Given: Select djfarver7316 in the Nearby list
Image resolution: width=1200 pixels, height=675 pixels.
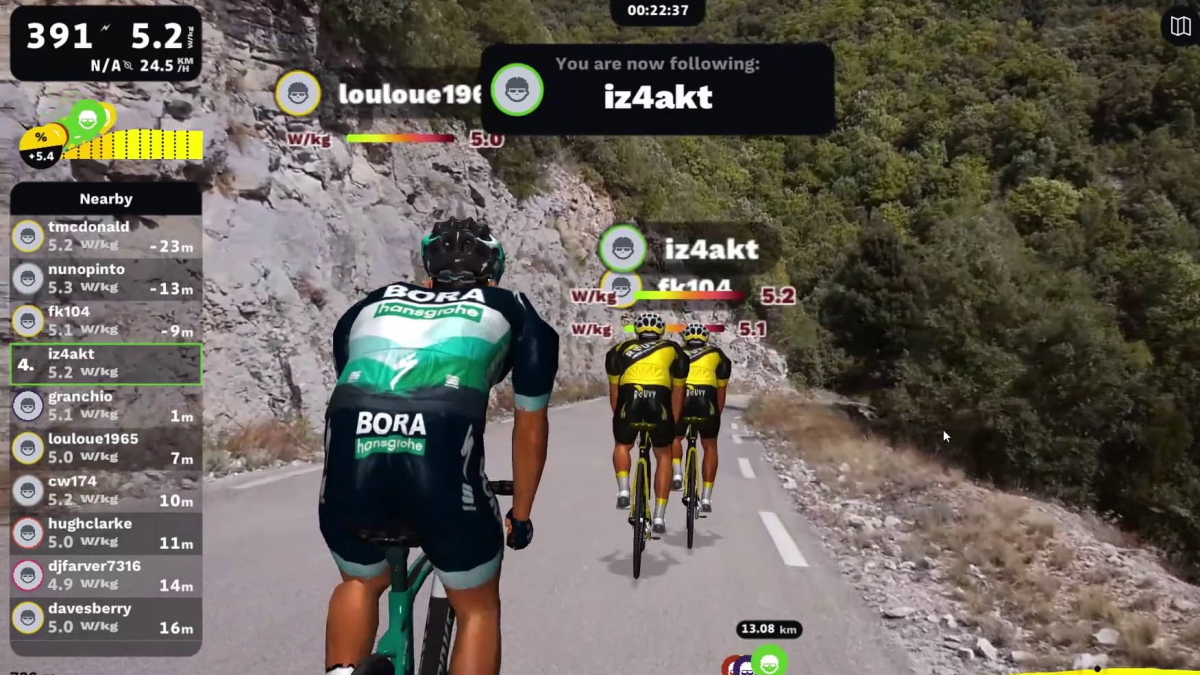Looking at the screenshot, I should click(x=105, y=575).
